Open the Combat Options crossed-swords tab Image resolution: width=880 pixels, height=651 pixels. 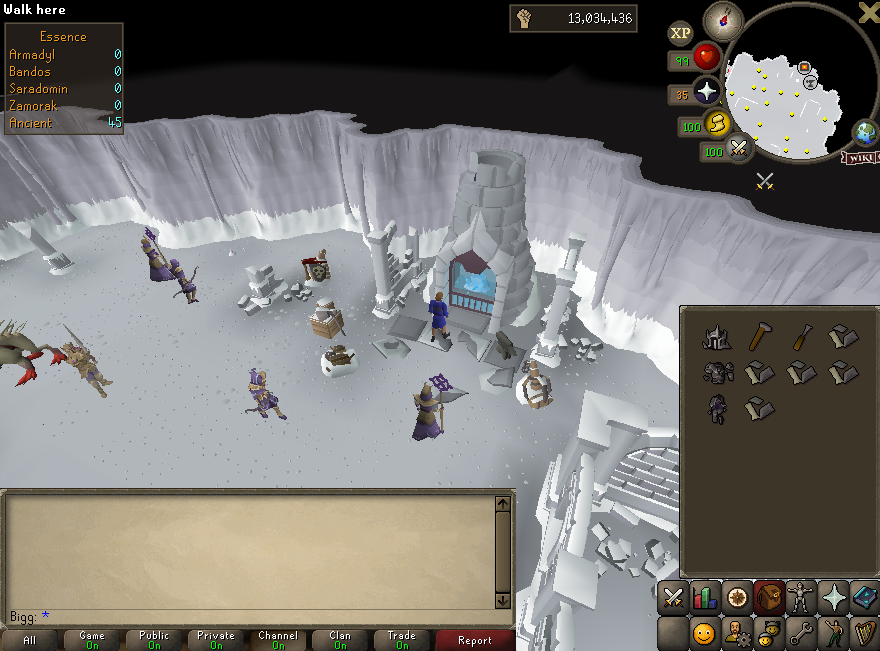pos(673,598)
